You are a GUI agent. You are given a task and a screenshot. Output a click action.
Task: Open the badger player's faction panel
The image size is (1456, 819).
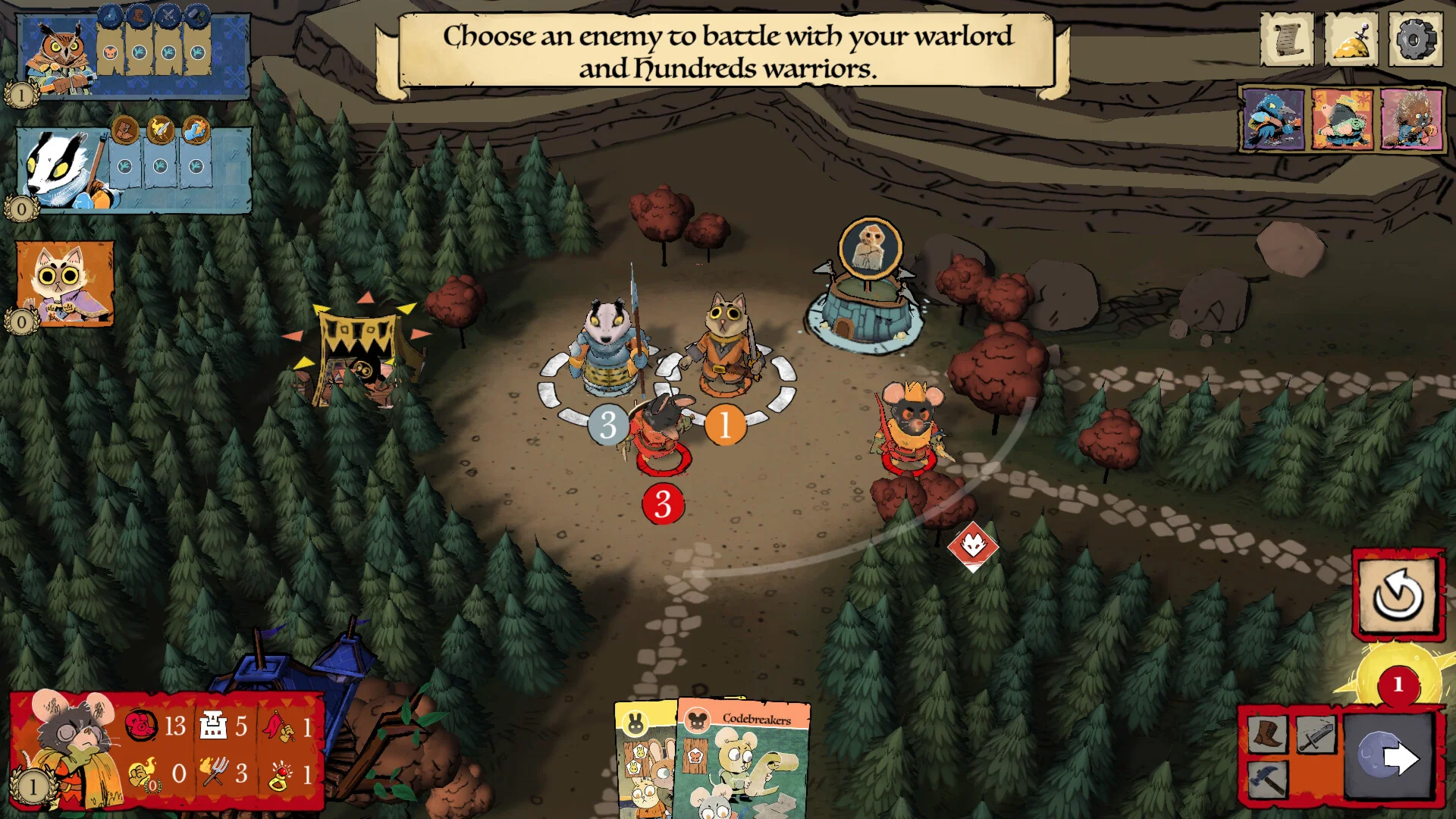pyautogui.click(x=133, y=170)
